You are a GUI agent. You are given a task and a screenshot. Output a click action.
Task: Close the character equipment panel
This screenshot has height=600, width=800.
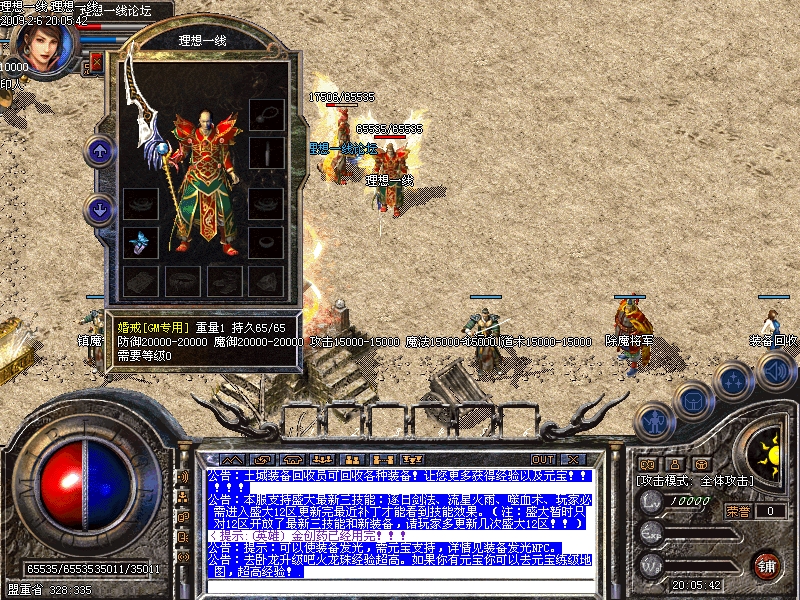[98, 64]
